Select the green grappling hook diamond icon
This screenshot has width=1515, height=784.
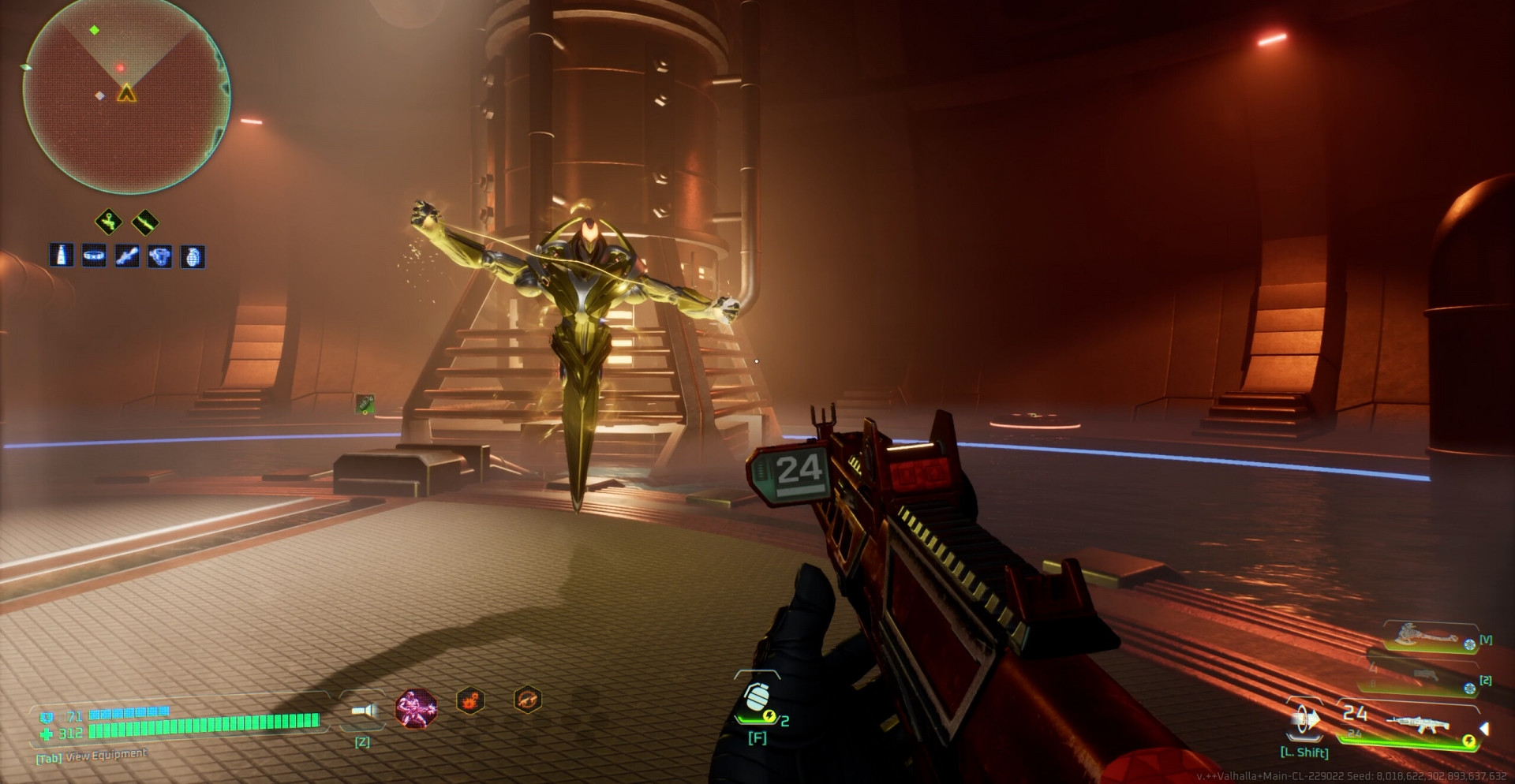tap(109, 222)
